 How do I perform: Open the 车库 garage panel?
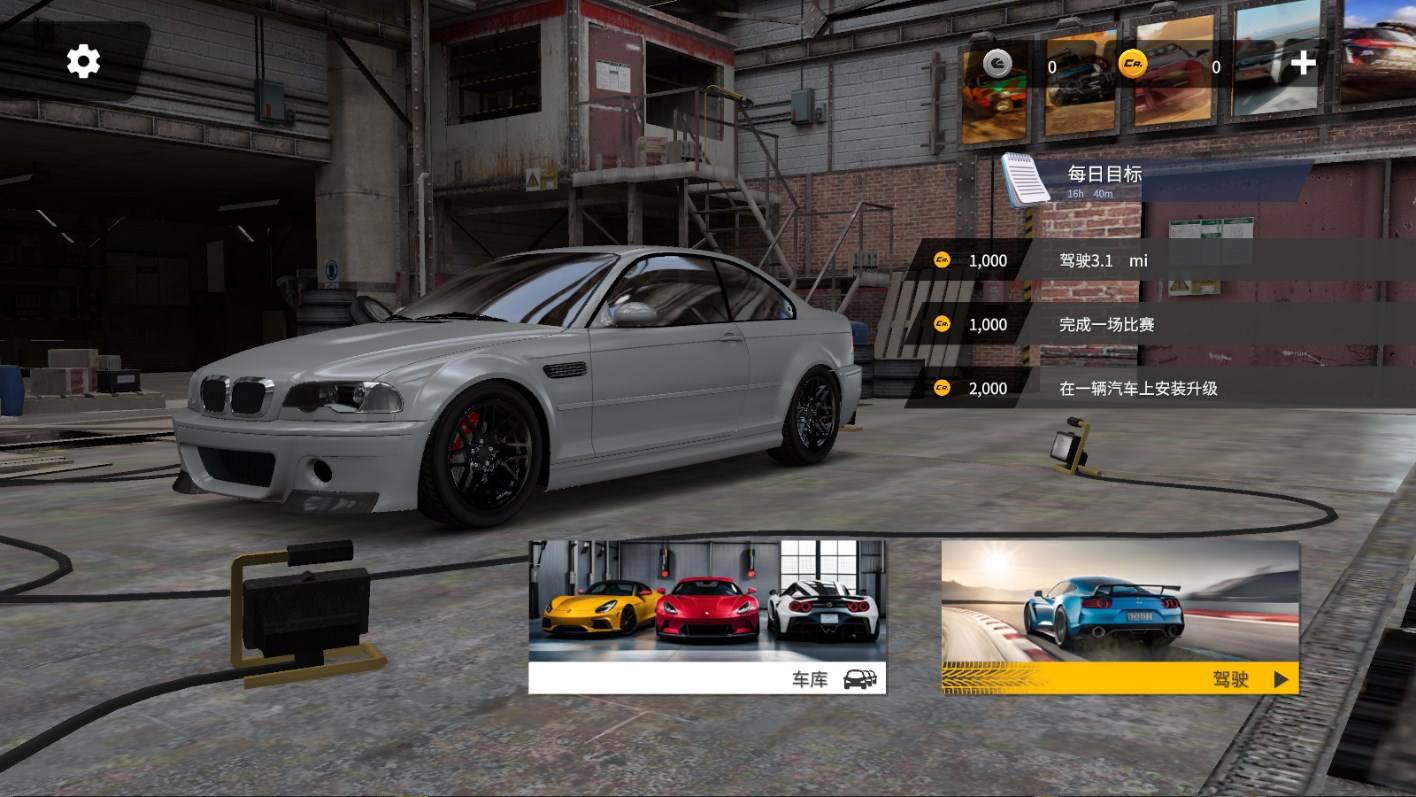click(707, 617)
